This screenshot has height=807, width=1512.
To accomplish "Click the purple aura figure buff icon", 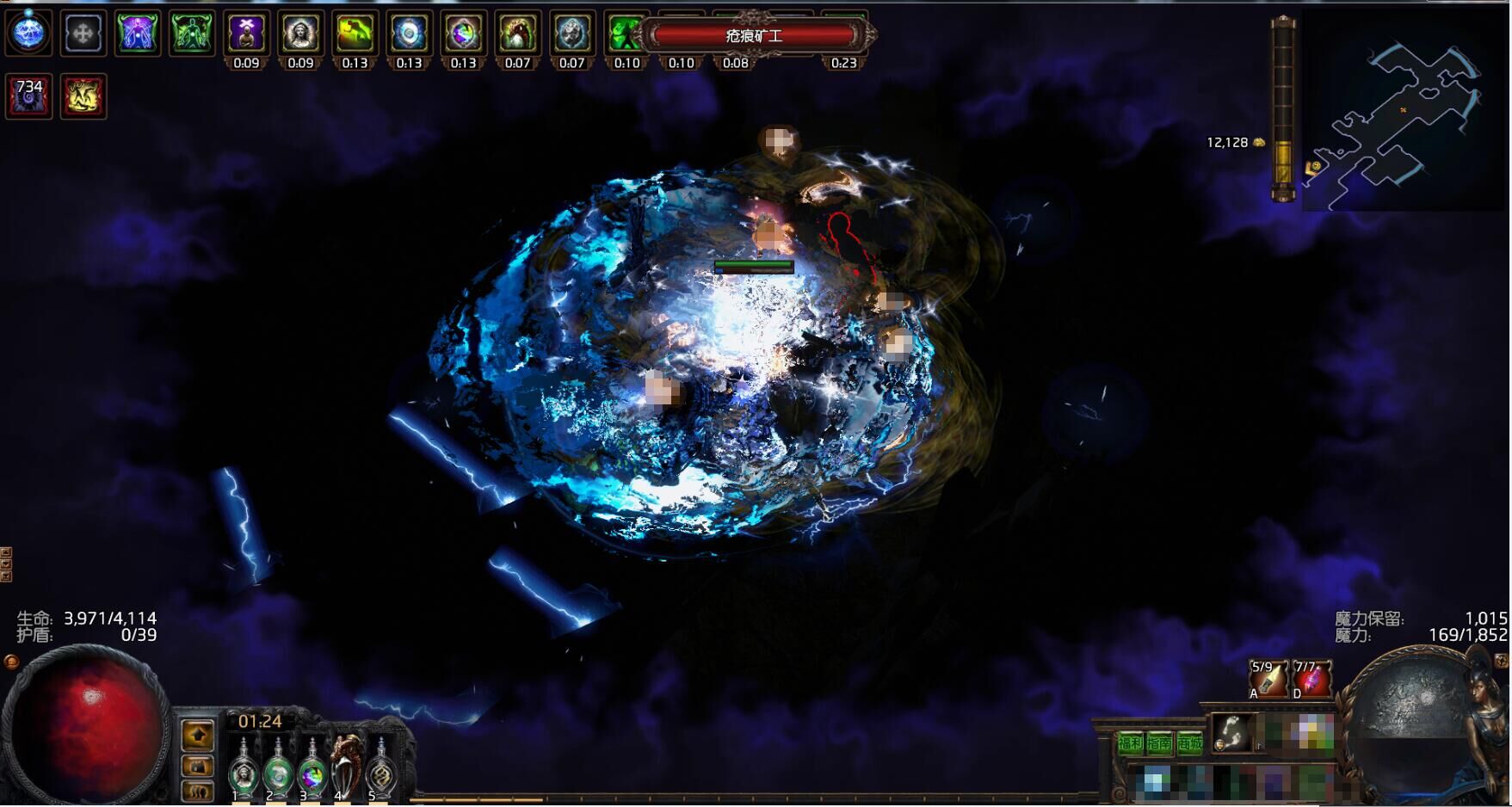I will coord(138,34).
